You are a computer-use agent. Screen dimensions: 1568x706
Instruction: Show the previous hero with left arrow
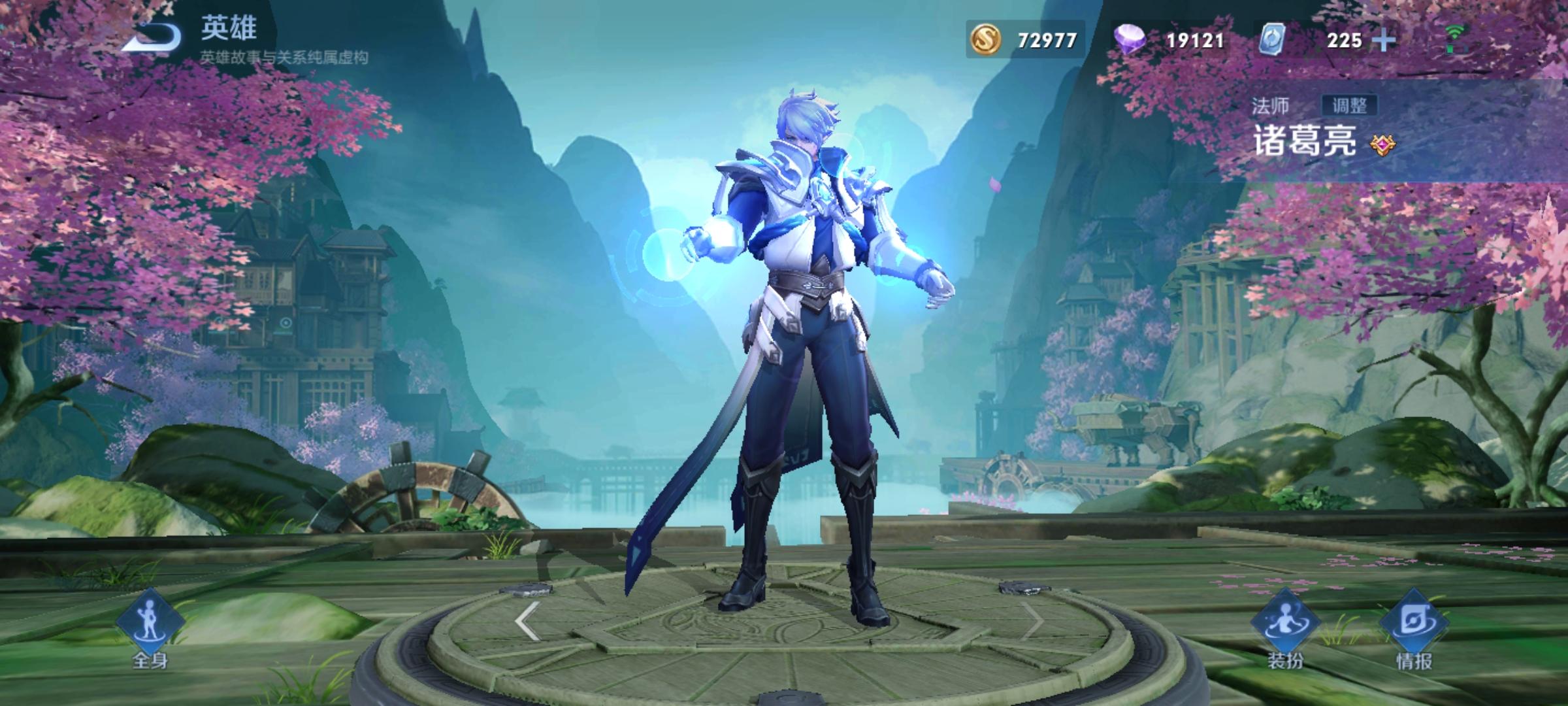(527, 621)
